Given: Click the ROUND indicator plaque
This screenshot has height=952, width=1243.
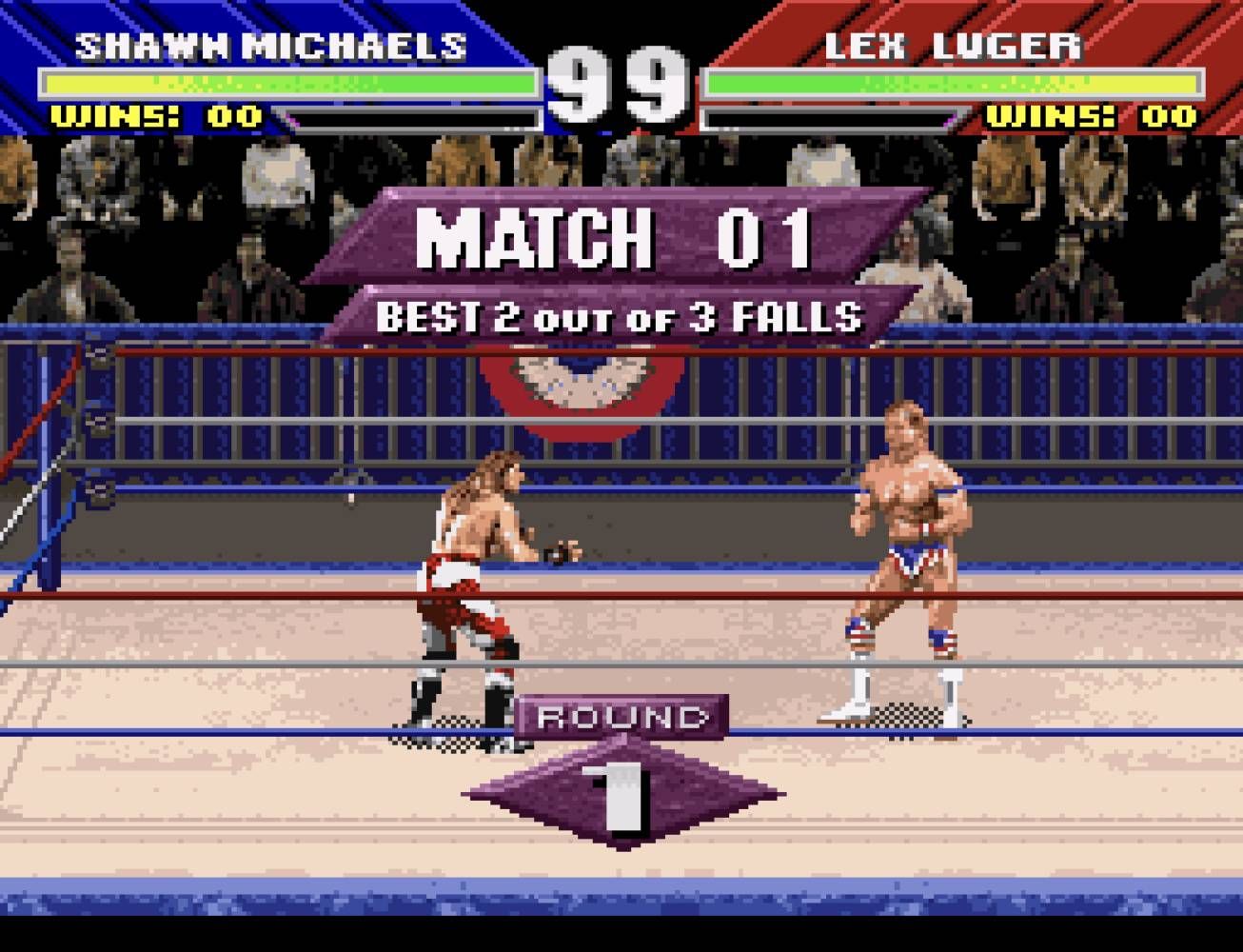Looking at the screenshot, I should [621, 716].
